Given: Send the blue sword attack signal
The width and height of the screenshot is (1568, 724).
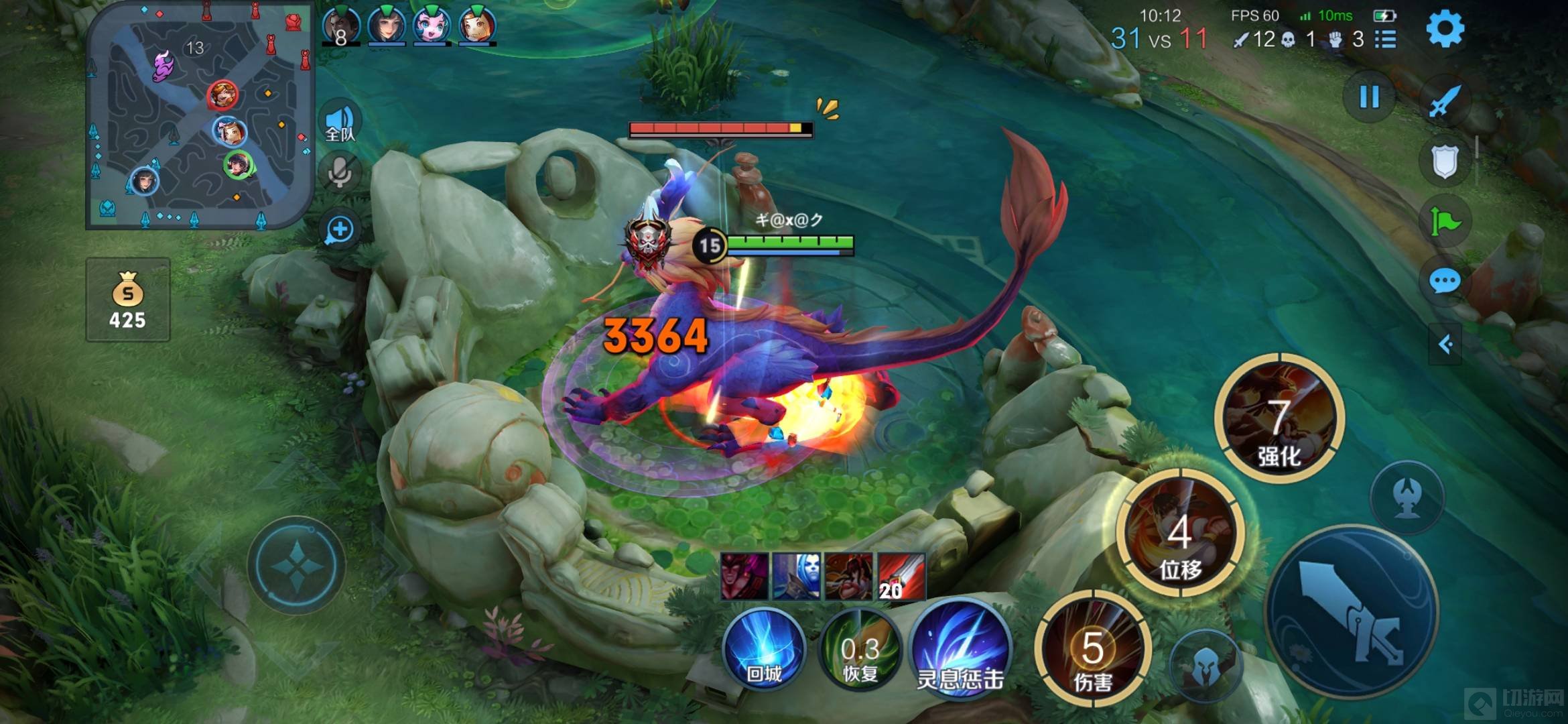Looking at the screenshot, I should [1444, 102].
